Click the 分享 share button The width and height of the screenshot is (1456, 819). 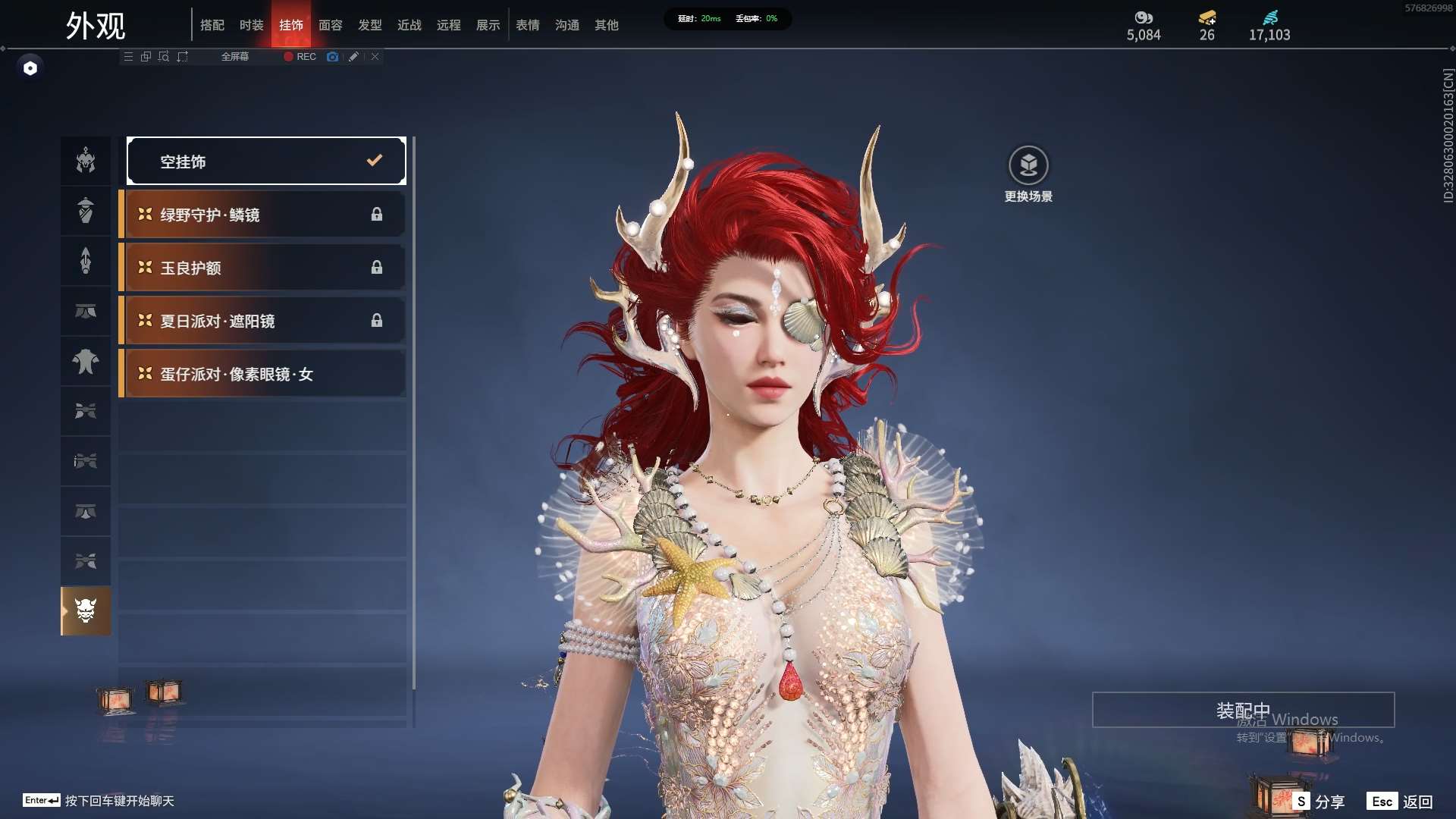tap(1319, 801)
